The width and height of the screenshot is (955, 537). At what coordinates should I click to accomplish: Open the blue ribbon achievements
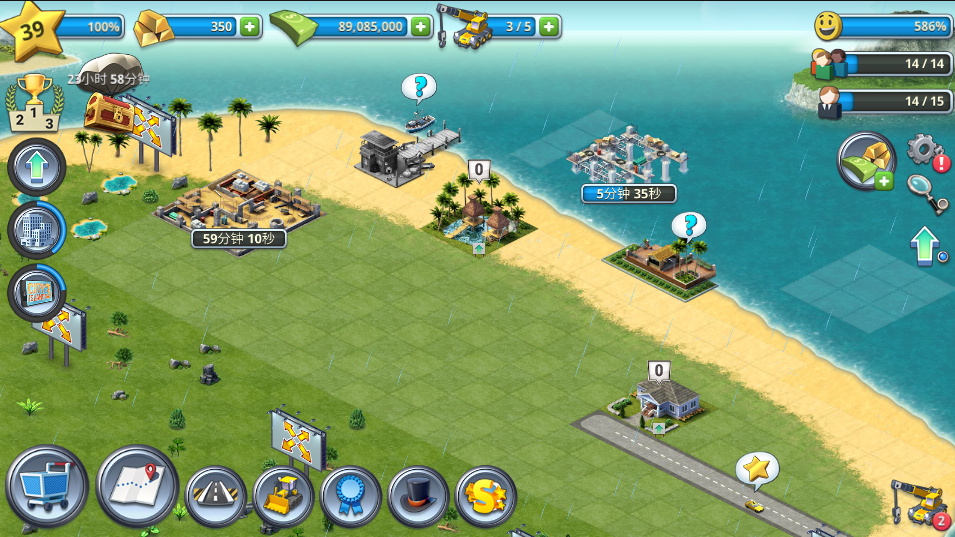click(x=351, y=496)
